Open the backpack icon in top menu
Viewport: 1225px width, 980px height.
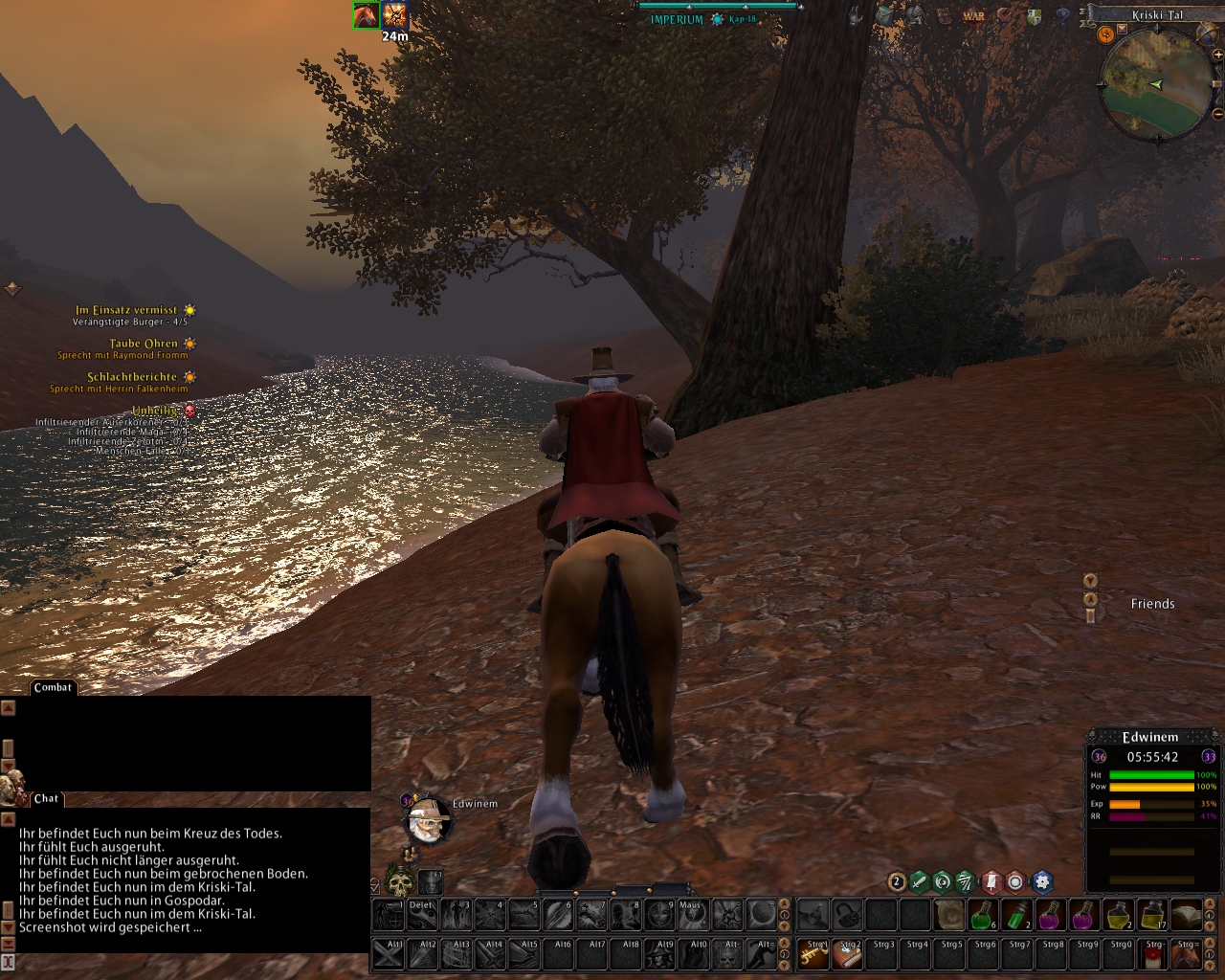point(885,15)
